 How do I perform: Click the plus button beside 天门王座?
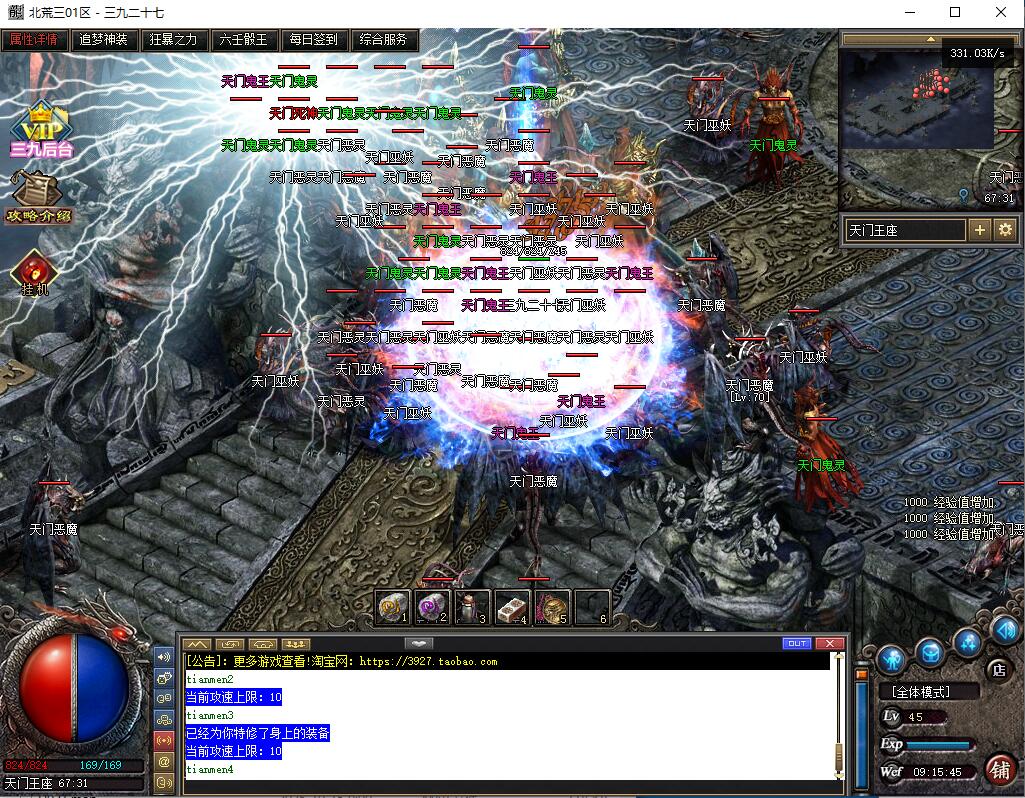click(x=979, y=230)
